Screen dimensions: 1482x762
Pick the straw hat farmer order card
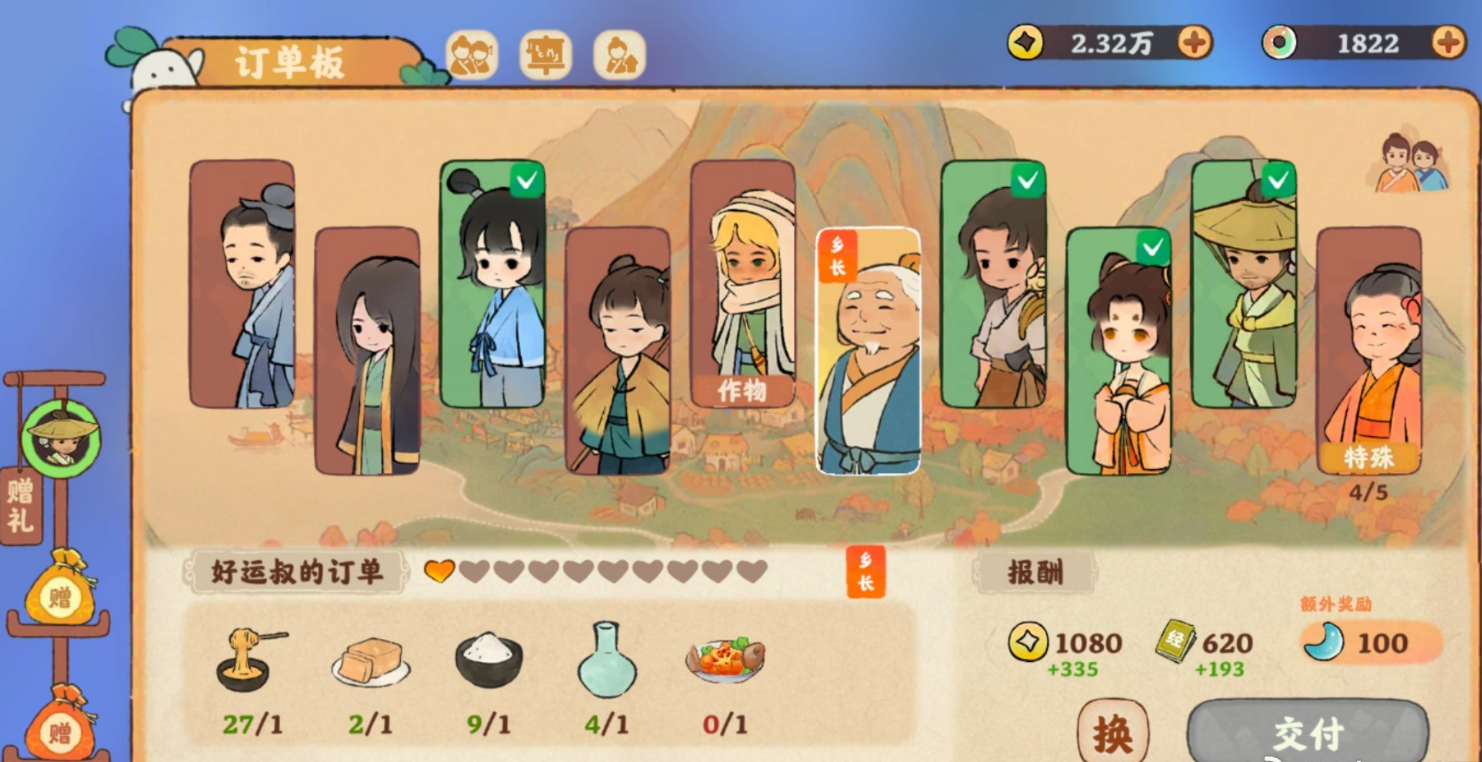pyautogui.click(x=1243, y=284)
